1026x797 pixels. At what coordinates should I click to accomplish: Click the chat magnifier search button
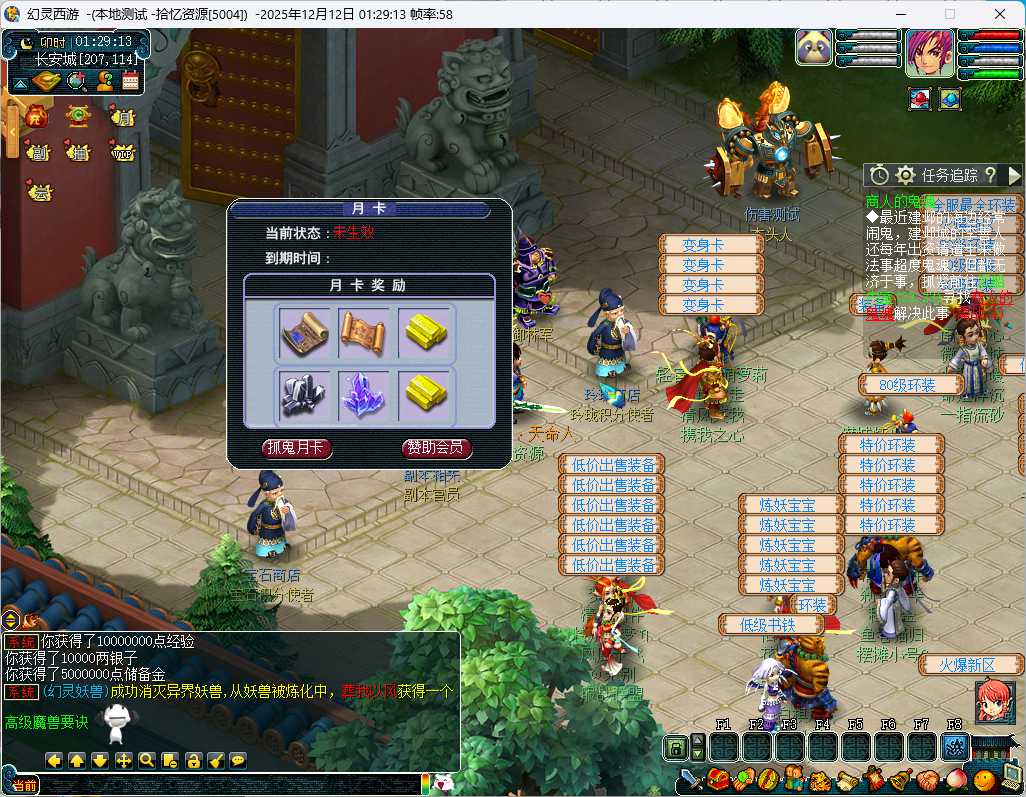pyautogui.click(x=146, y=760)
